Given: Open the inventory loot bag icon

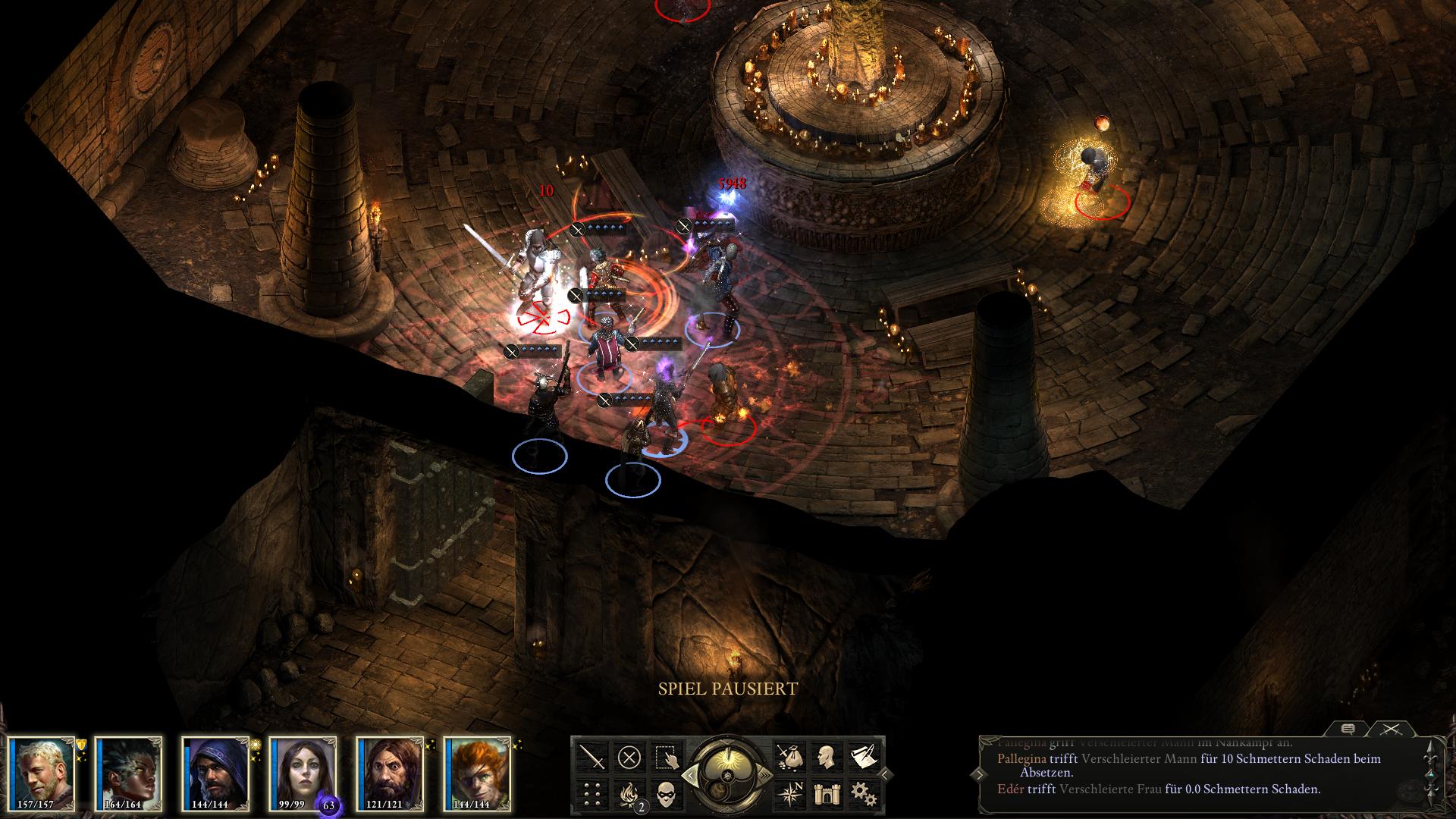Looking at the screenshot, I should click(789, 757).
